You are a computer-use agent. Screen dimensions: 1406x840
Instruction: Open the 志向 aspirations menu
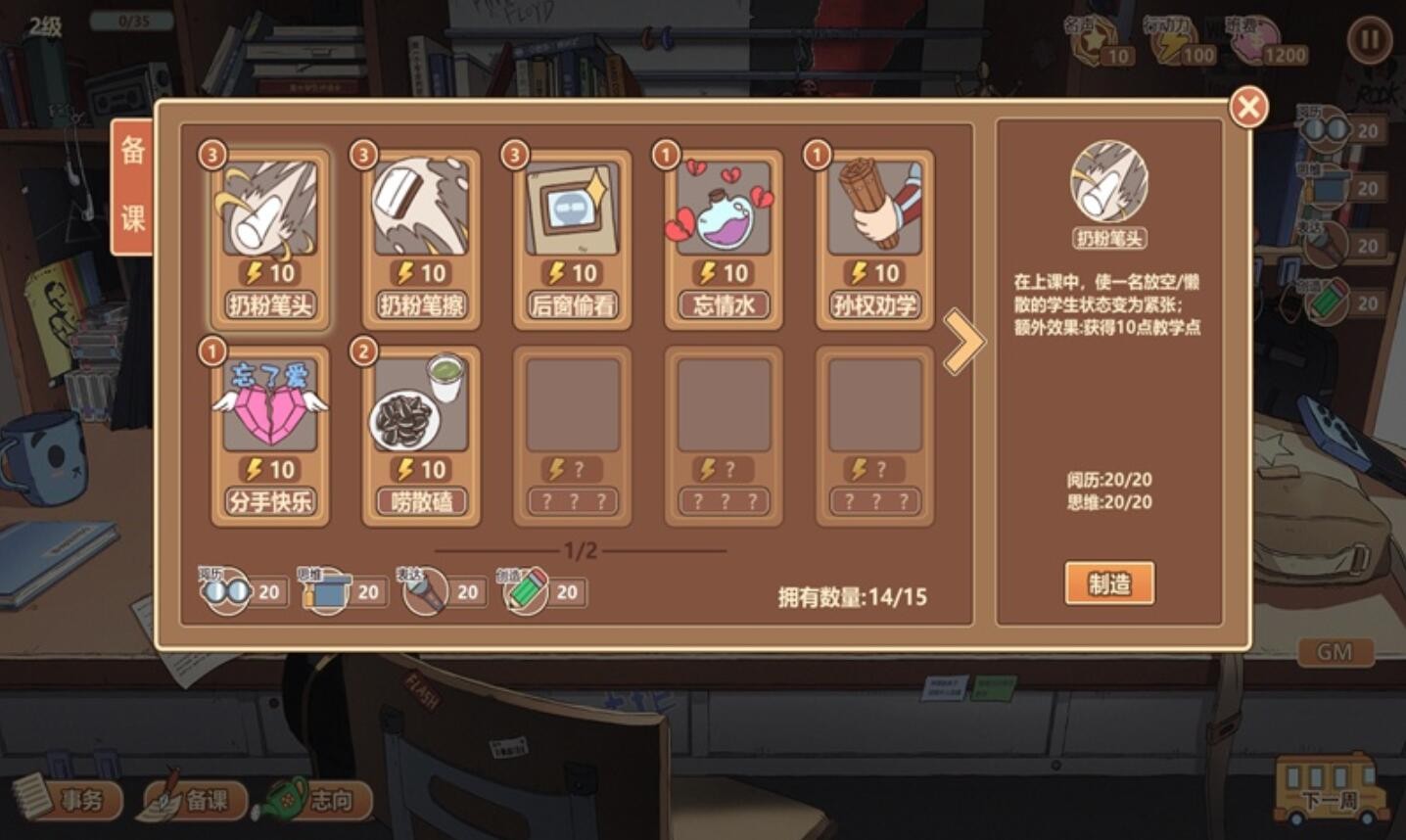point(318,800)
